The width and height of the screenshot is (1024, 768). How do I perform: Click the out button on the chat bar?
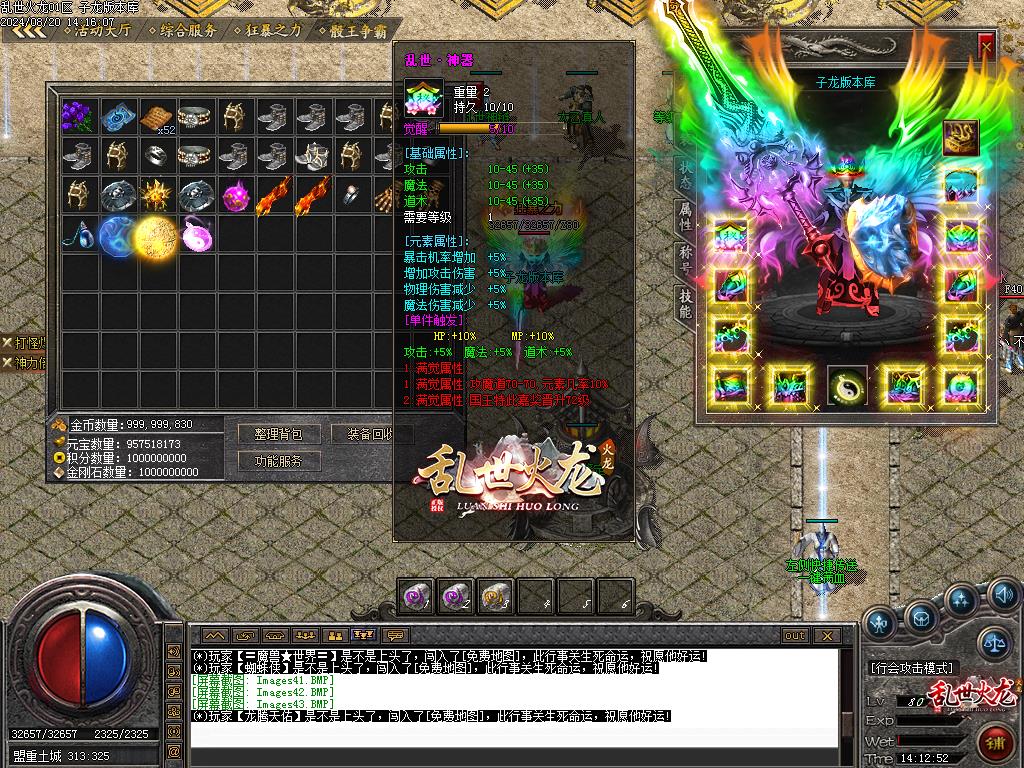[x=795, y=635]
